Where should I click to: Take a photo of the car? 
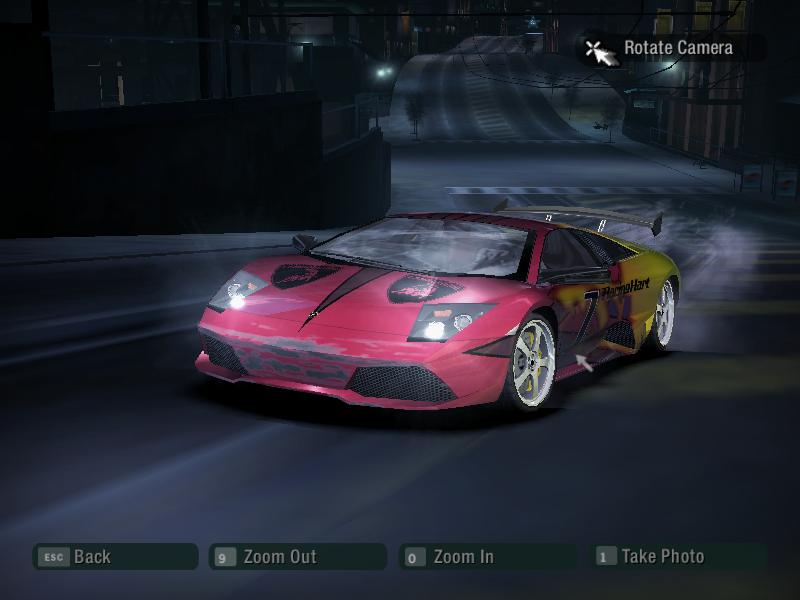[x=679, y=557]
